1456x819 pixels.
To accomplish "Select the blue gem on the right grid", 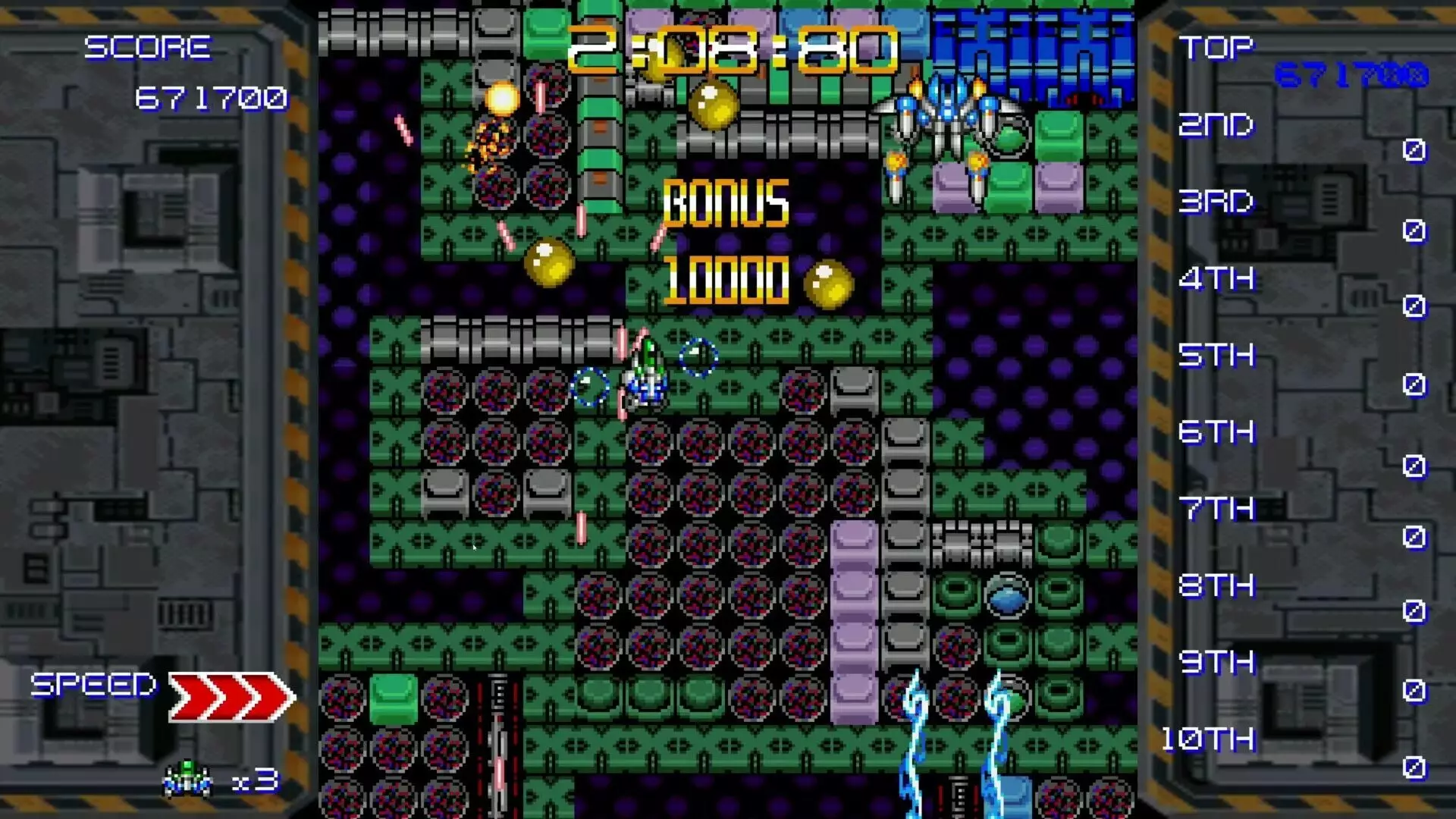I will click(1006, 598).
